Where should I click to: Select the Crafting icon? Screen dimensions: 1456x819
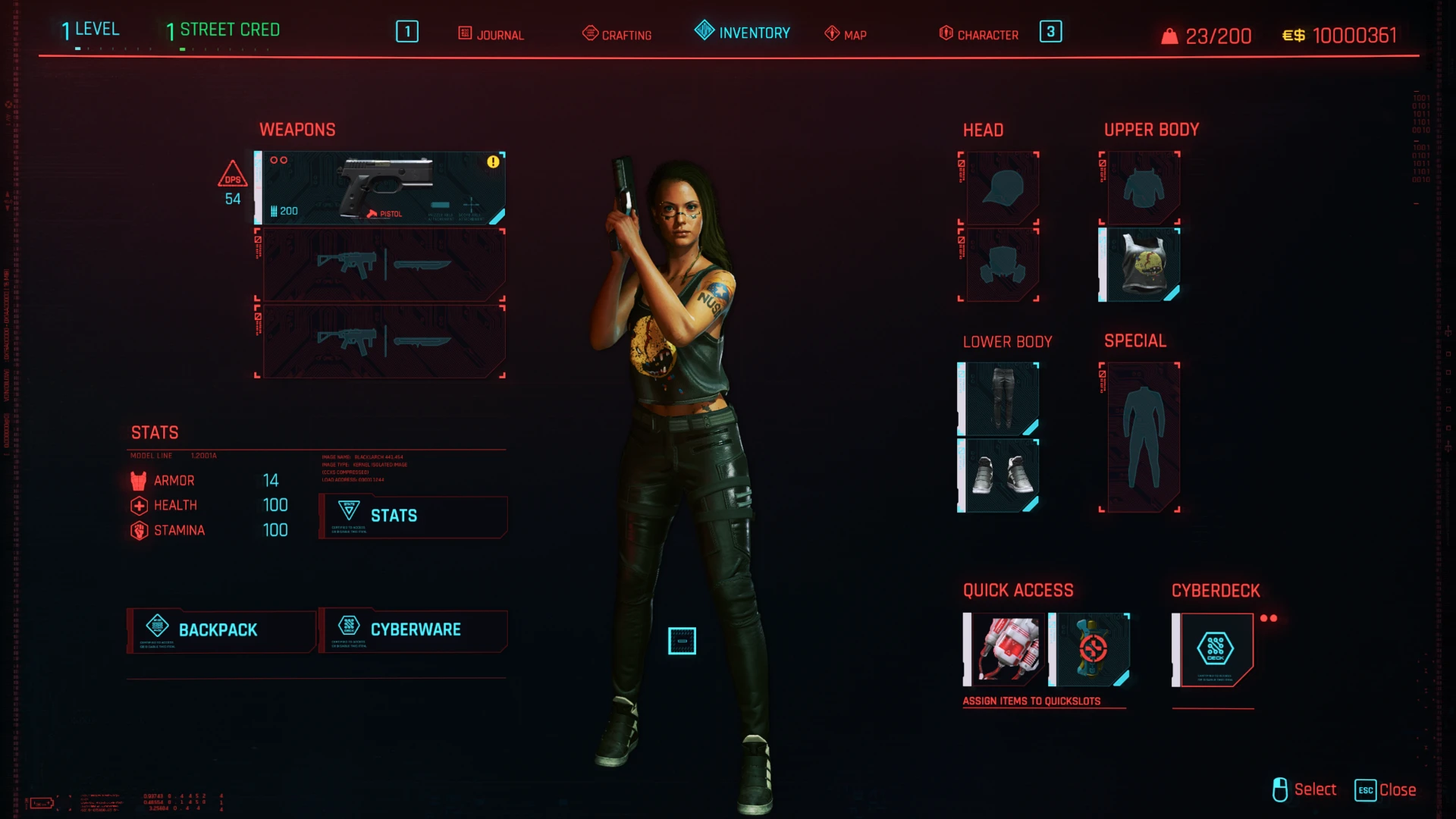click(589, 33)
